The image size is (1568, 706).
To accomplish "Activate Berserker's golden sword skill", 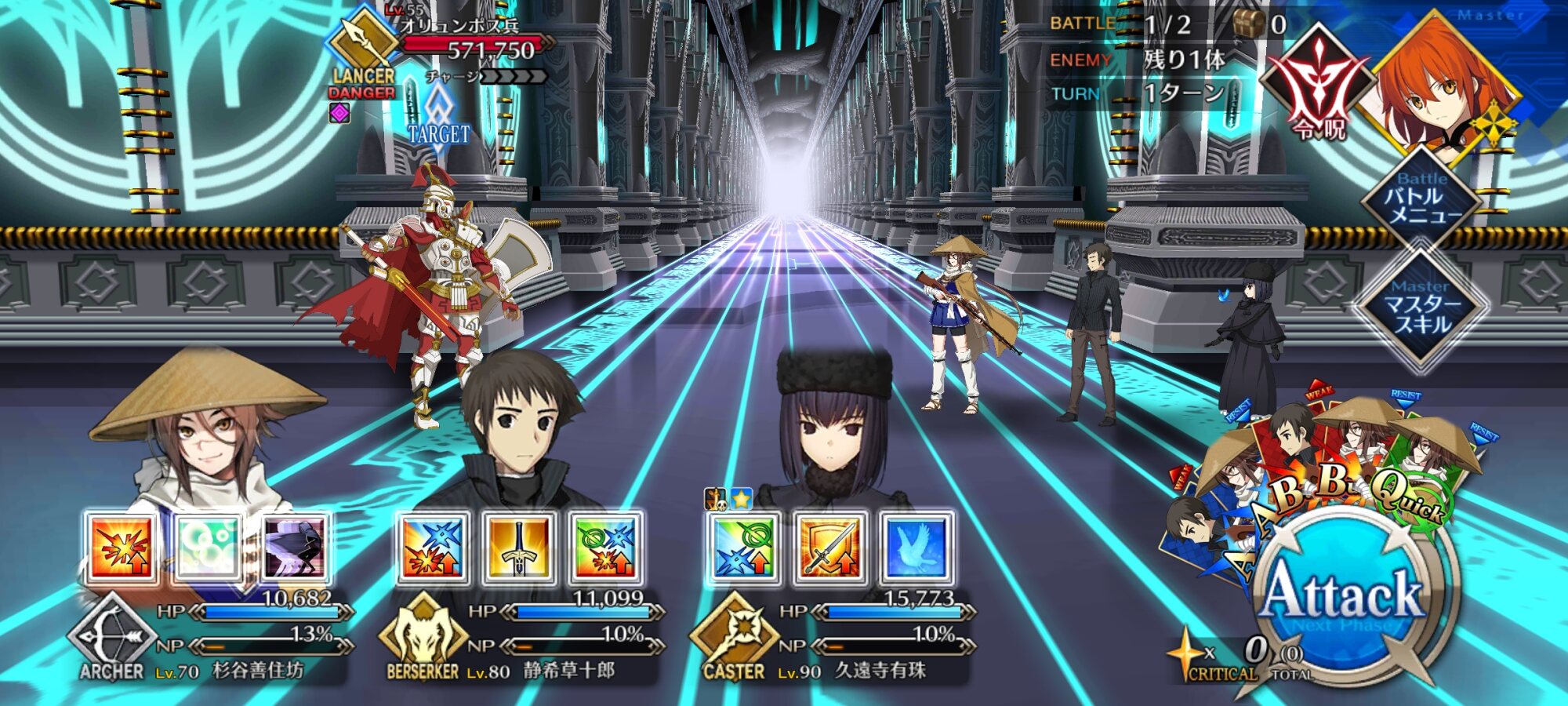I will click(519, 548).
